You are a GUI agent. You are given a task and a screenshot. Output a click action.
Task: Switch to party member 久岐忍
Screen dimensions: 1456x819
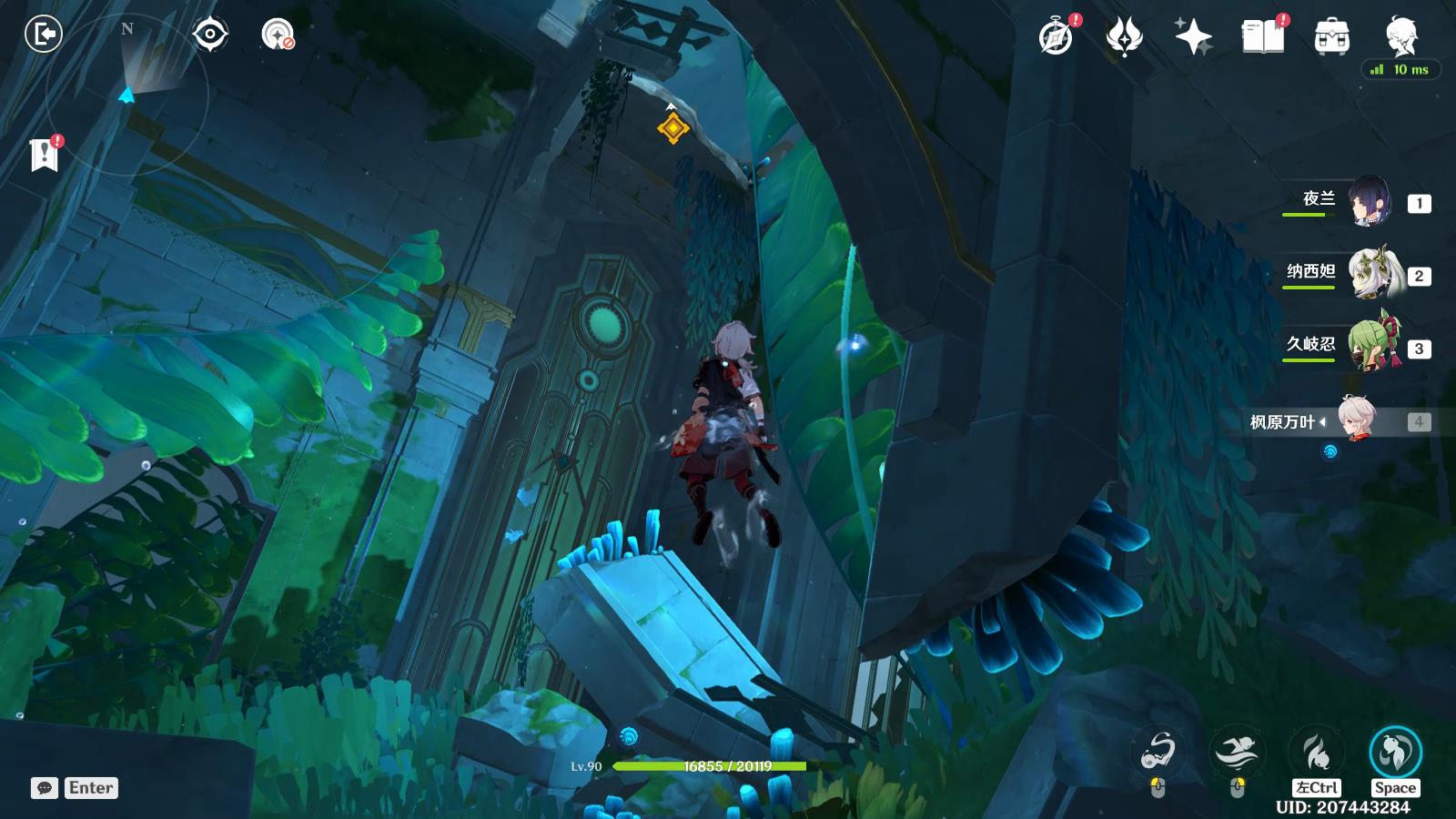(x=1371, y=347)
